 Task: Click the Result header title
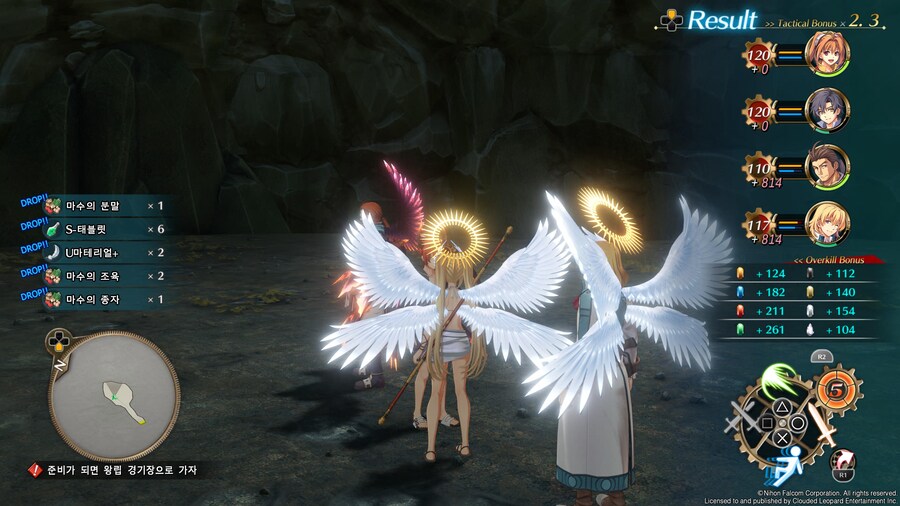723,20
